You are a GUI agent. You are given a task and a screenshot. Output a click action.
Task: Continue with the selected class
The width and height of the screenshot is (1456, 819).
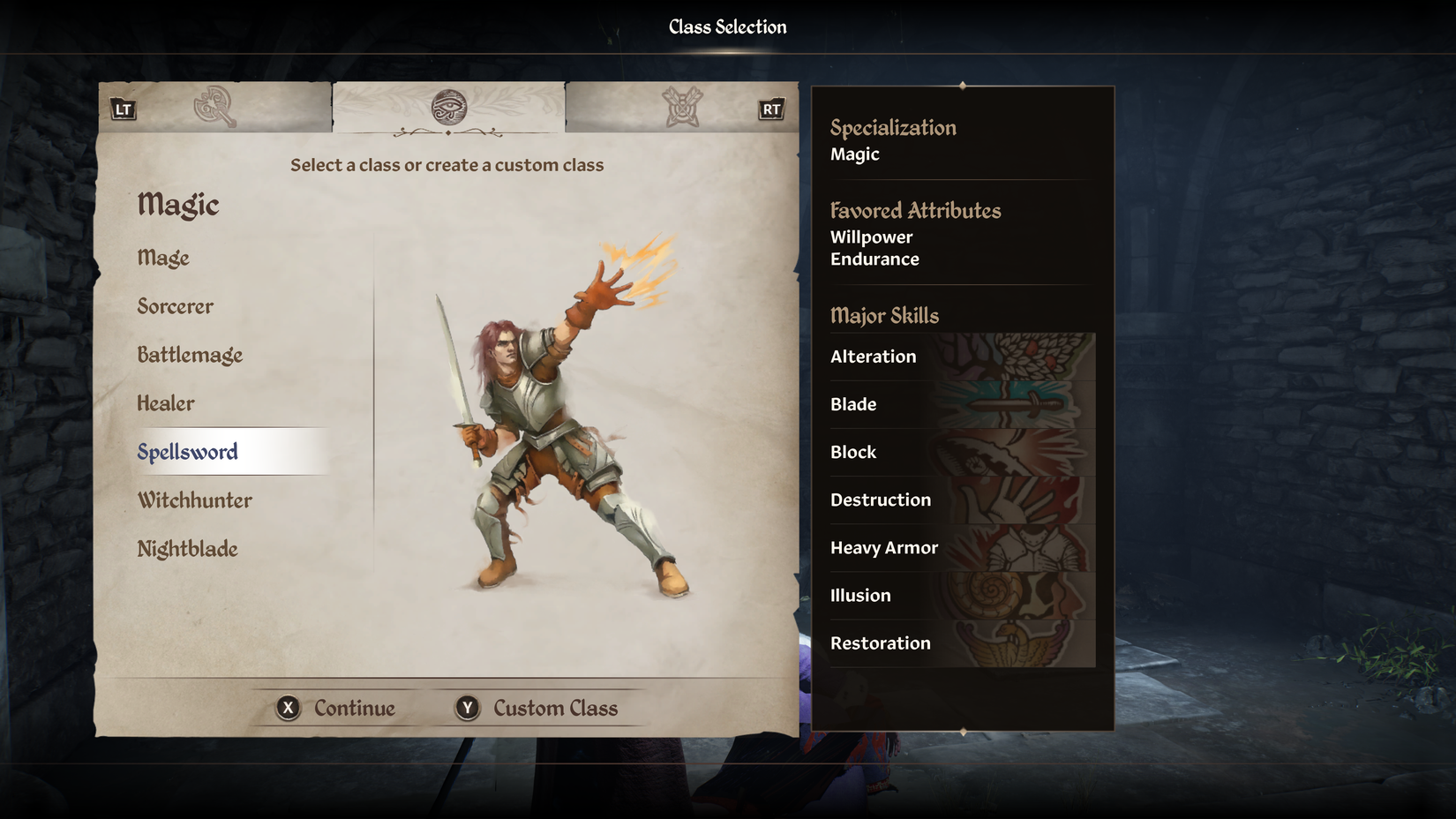point(336,708)
